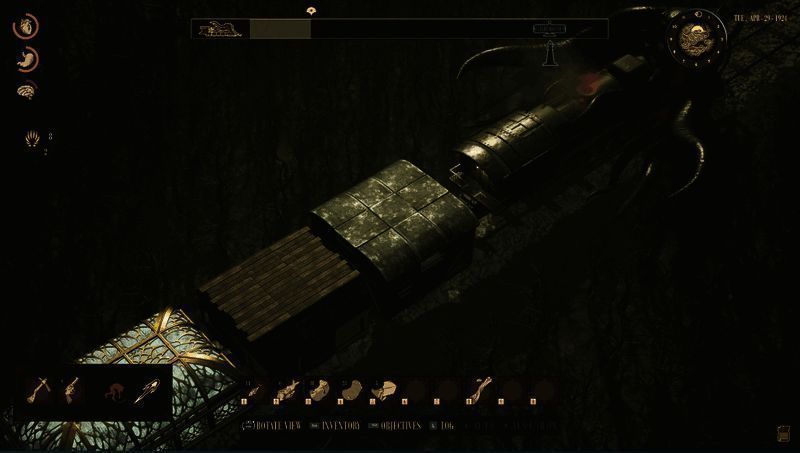The image size is (800, 453).
Task: Click the glowing hand icon below the brain
Action: [x=32, y=139]
